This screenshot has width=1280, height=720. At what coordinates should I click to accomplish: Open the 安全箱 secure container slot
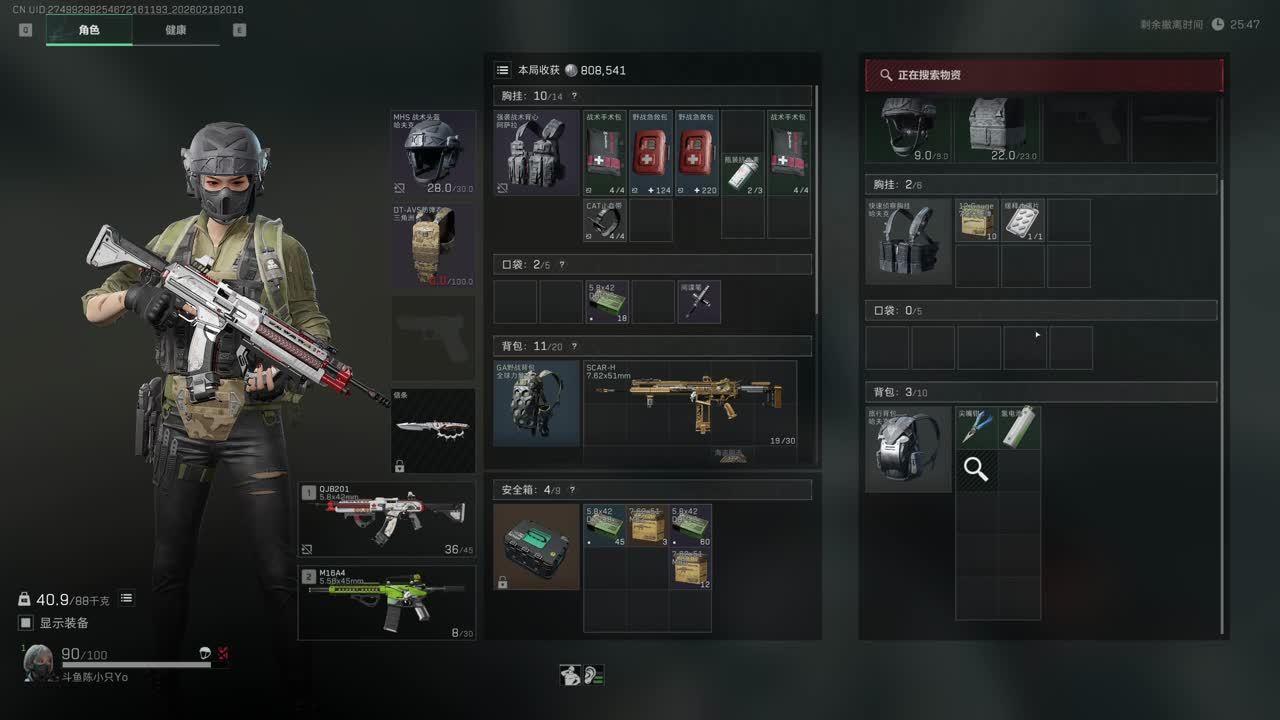[536, 546]
